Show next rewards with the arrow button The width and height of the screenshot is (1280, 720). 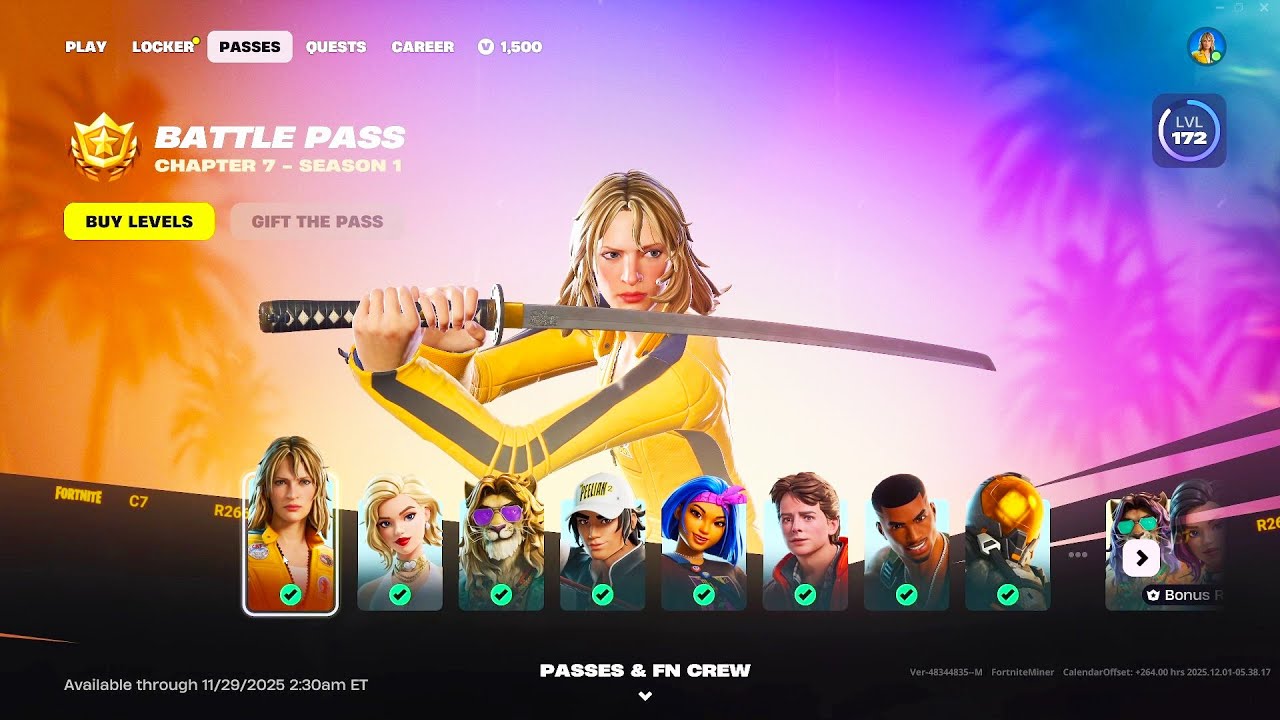click(1141, 558)
